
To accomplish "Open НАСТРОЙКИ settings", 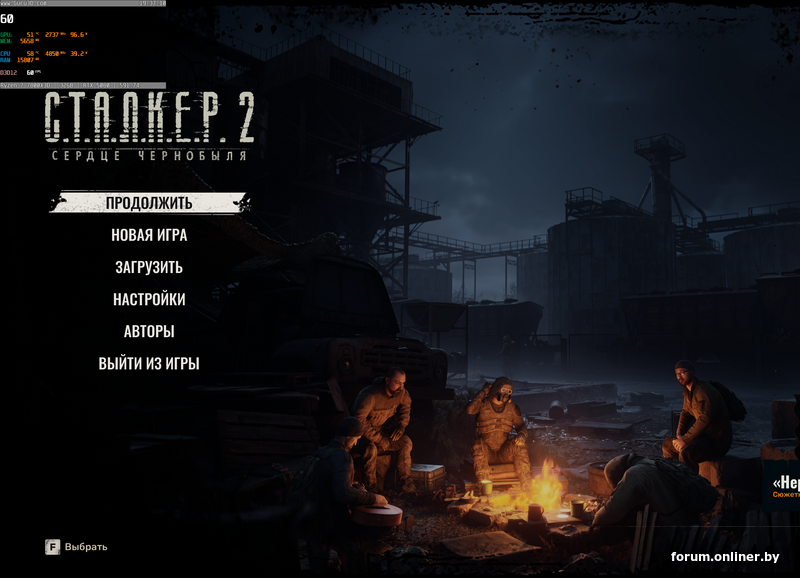I will (x=149, y=299).
